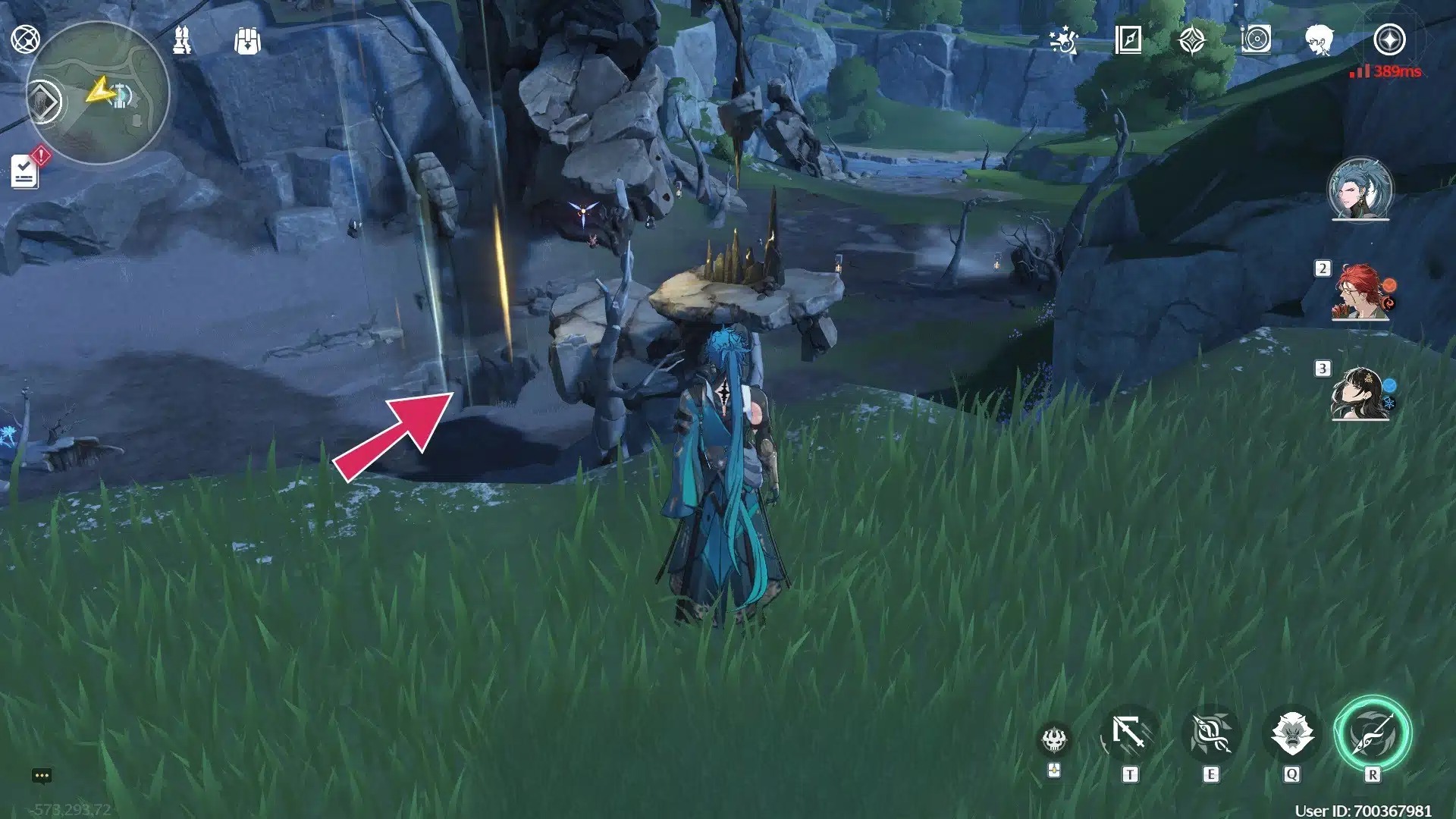This screenshot has width=1456, height=819.
Task: Summon the ape-face Echo ability
Action: click(x=1291, y=734)
